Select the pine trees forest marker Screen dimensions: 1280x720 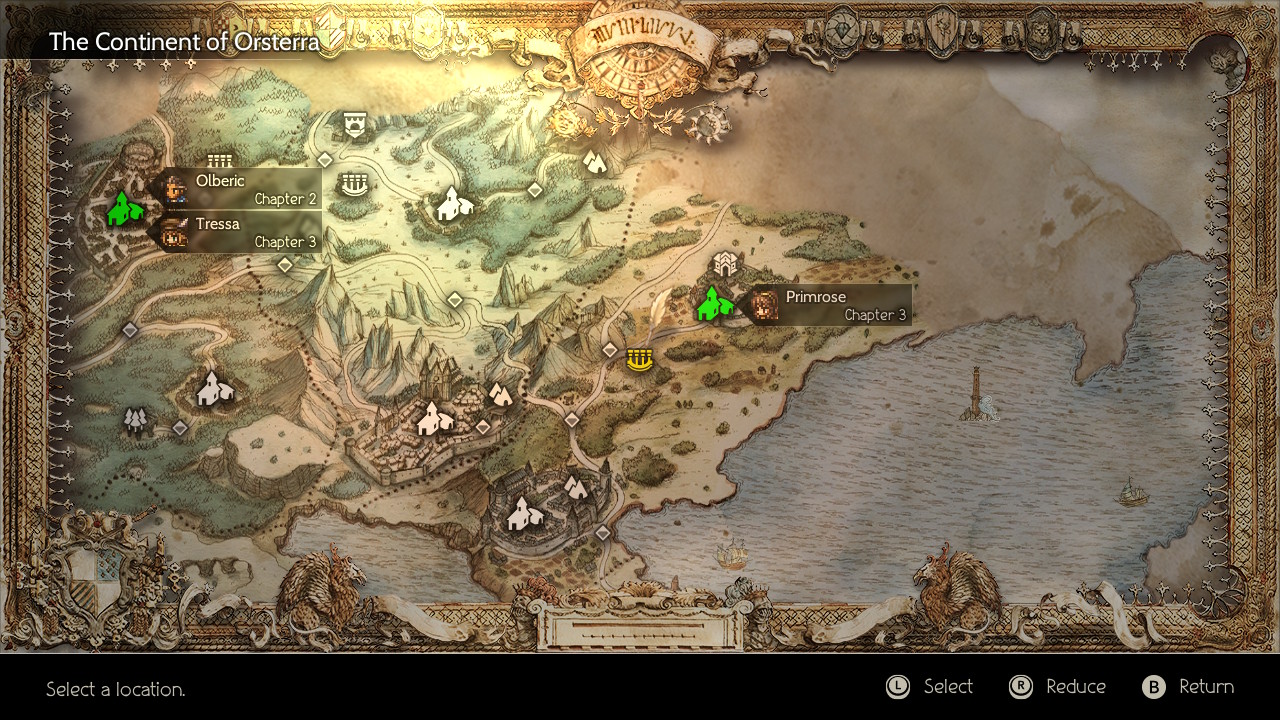136,420
